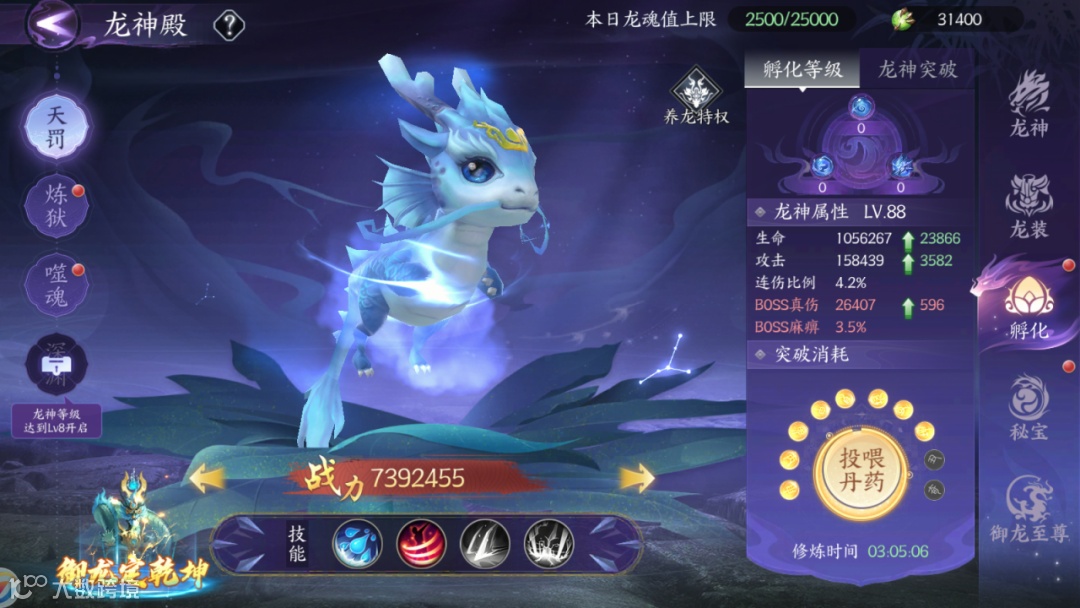Show the previous dragon with left arrow
Image resolution: width=1080 pixels, height=608 pixels.
click(207, 479)
